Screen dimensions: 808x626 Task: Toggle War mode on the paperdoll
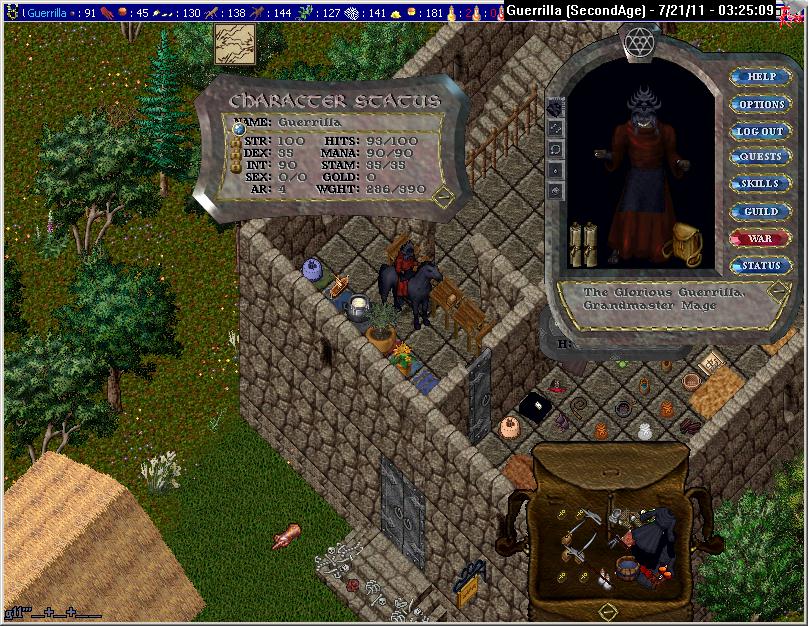tap(761, 239)
